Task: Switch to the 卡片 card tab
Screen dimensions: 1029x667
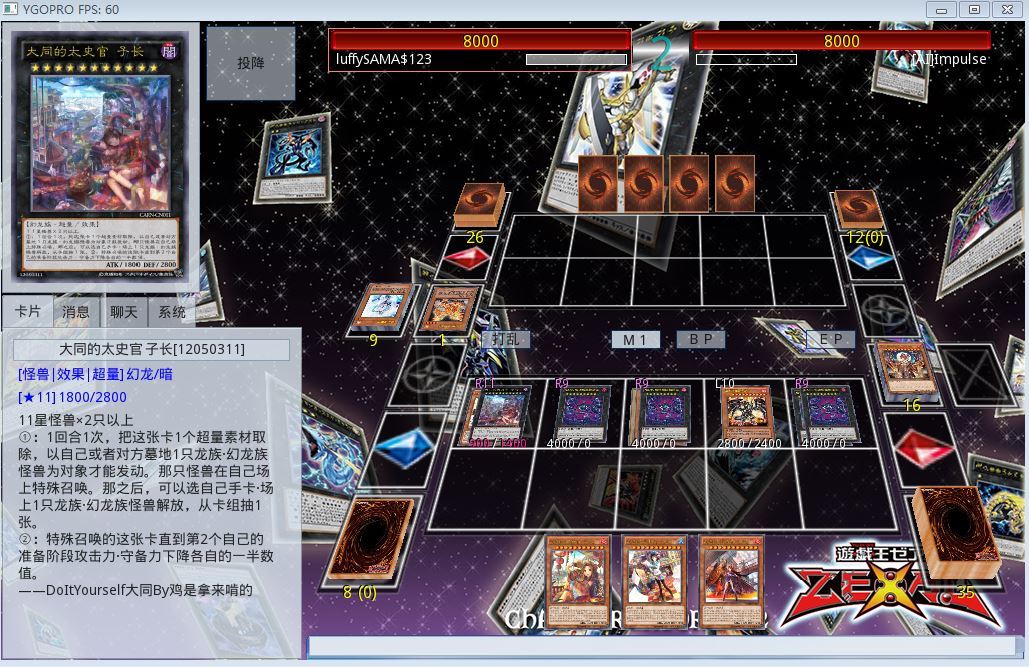Action: (x=27, y=312)
